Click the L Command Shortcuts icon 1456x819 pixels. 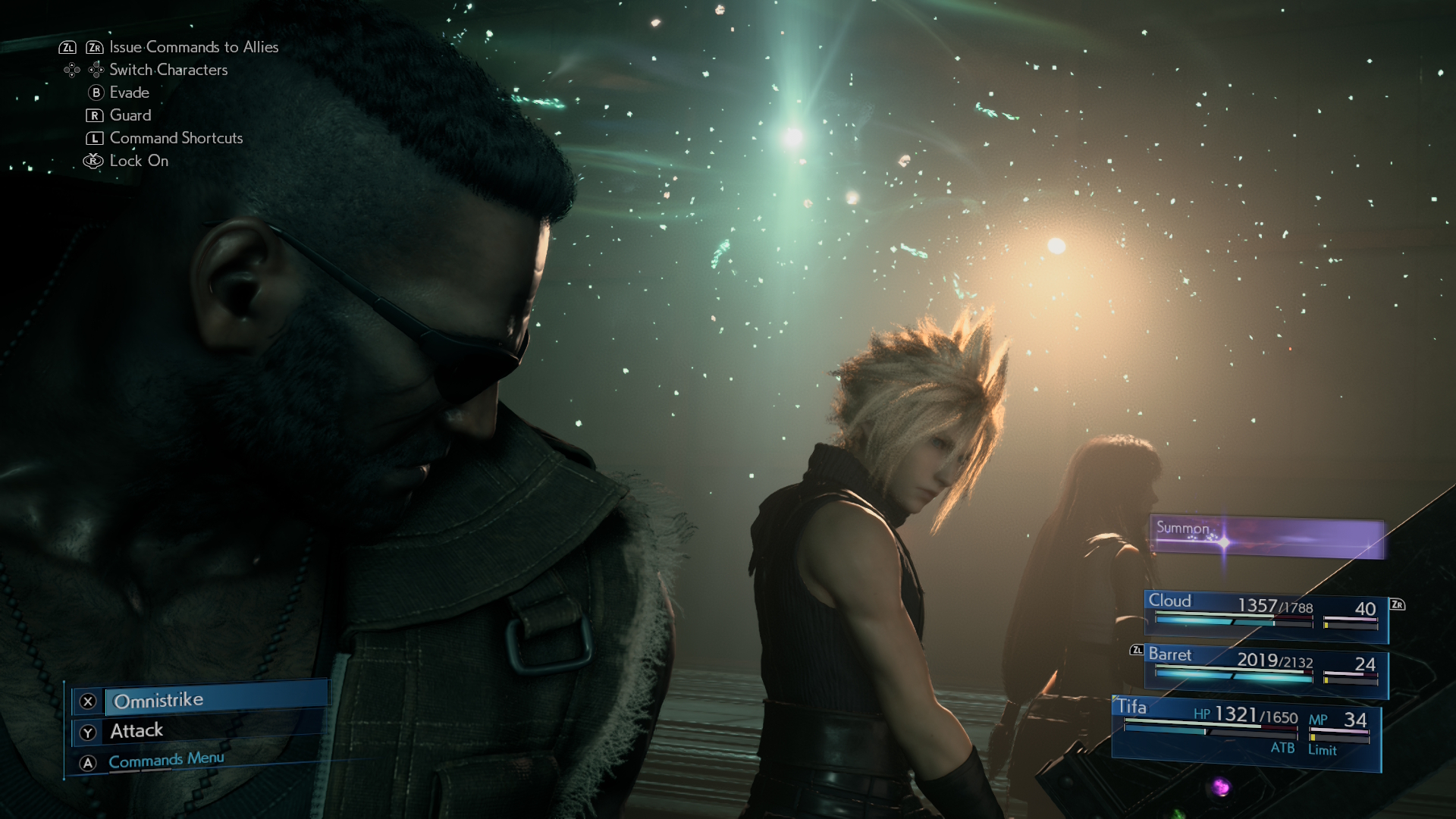94,138
